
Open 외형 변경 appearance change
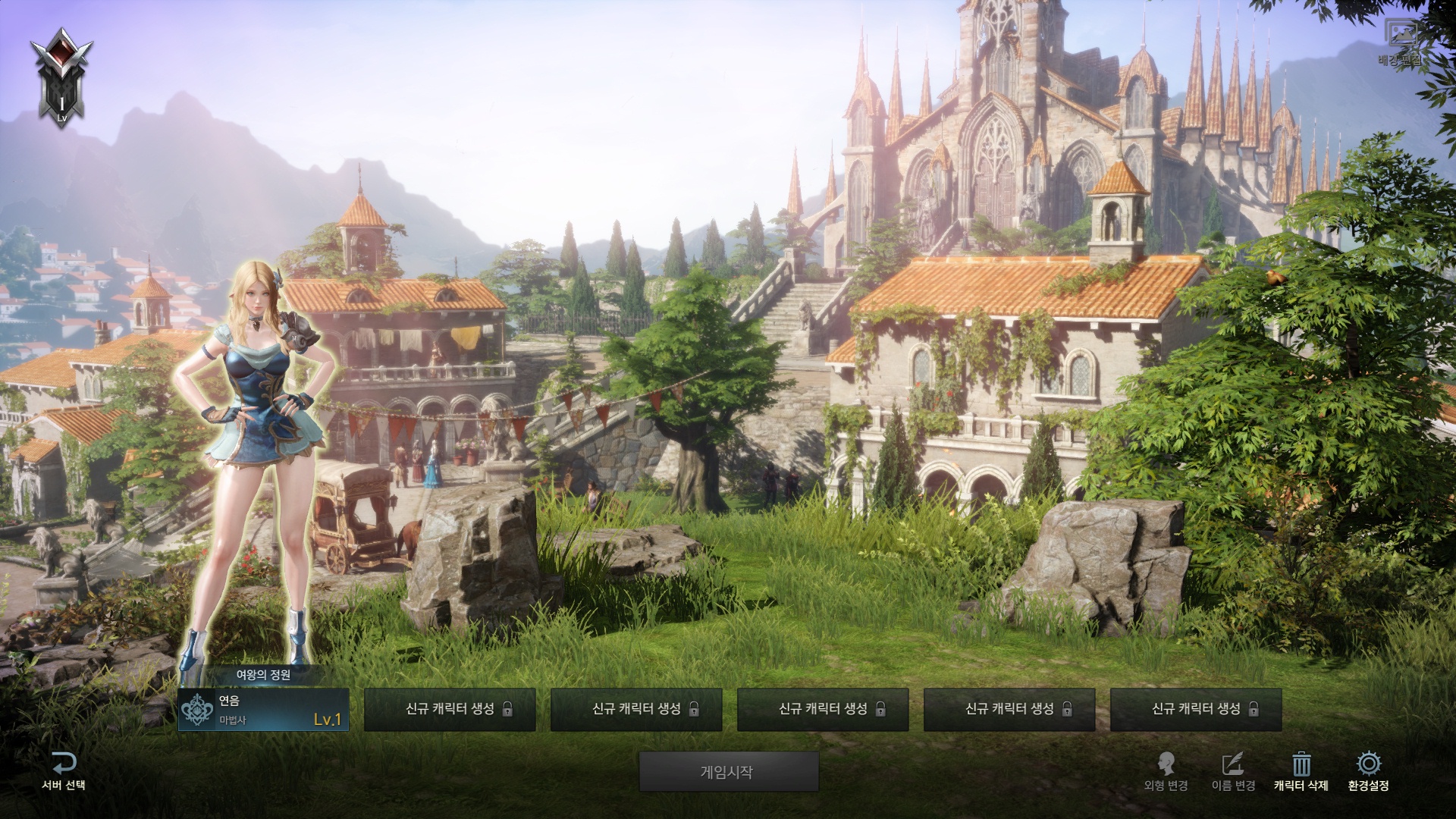pyautogui.click(x=1166, y=772)
